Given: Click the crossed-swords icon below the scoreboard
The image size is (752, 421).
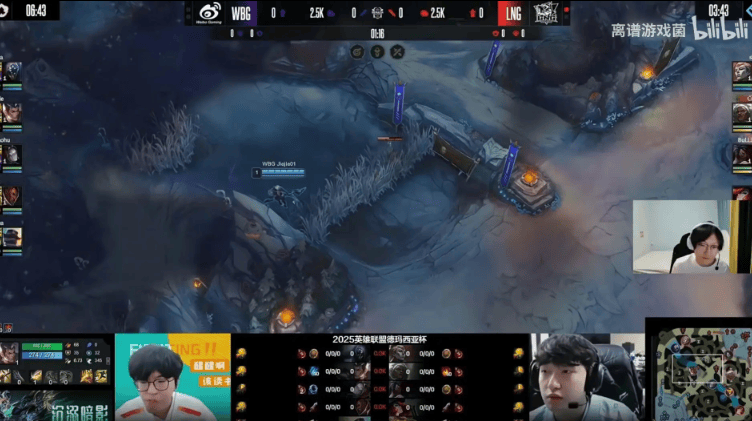Looking at the screenshot, I should [x=397, y=51].
